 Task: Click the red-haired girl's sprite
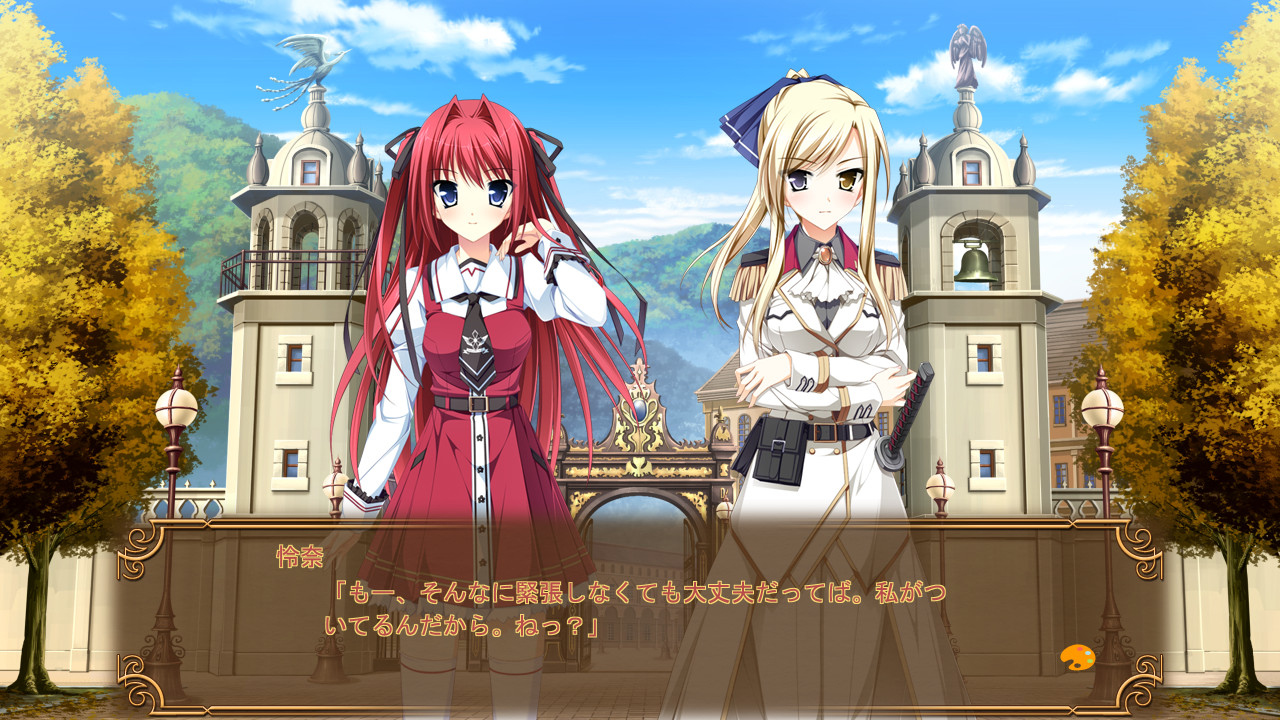470,300
